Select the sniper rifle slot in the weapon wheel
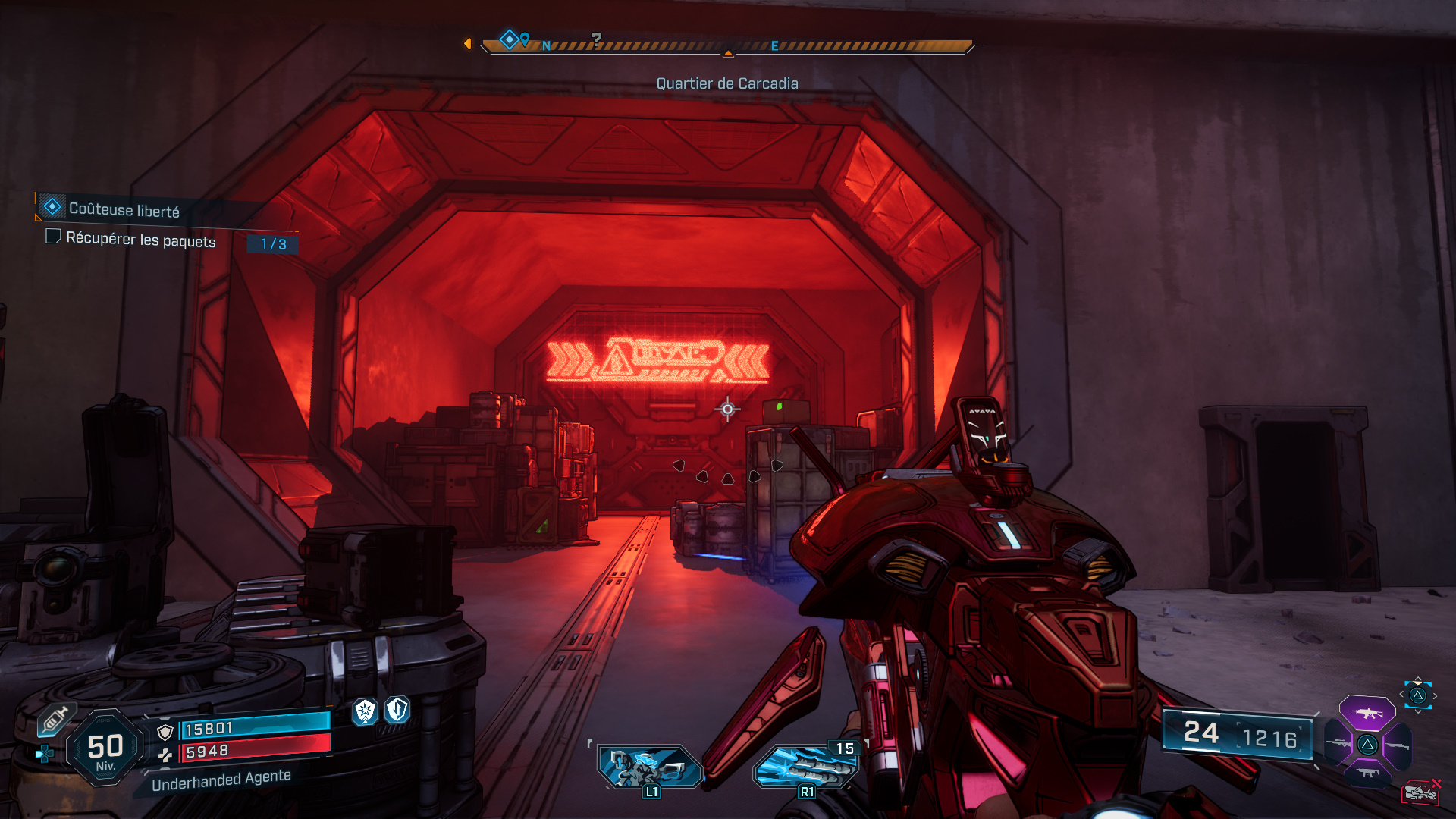Screen dimensions: 1456x819 click(1338, 744)
